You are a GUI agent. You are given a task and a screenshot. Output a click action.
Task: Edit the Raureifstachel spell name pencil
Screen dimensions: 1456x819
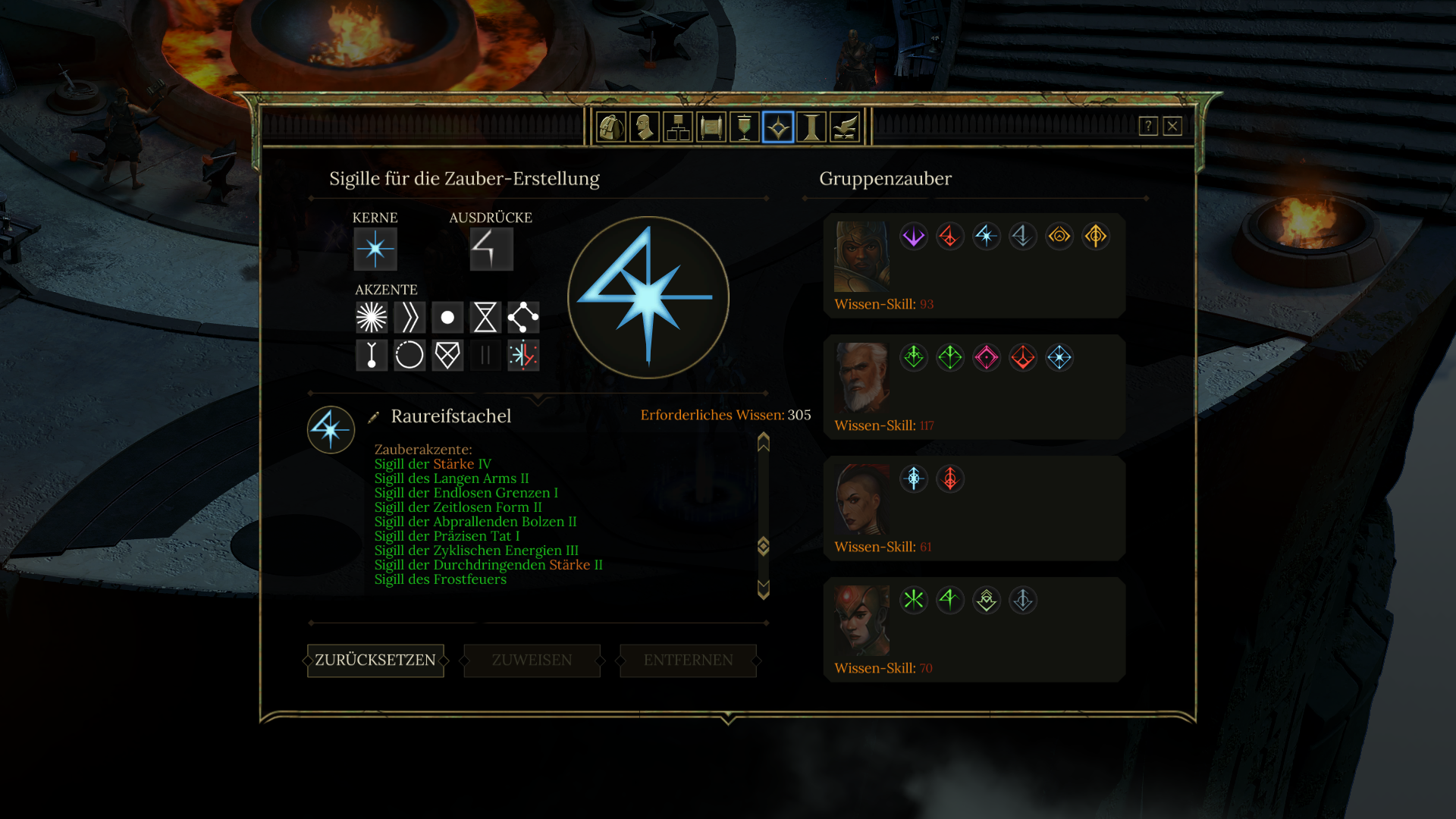[373, 417]
